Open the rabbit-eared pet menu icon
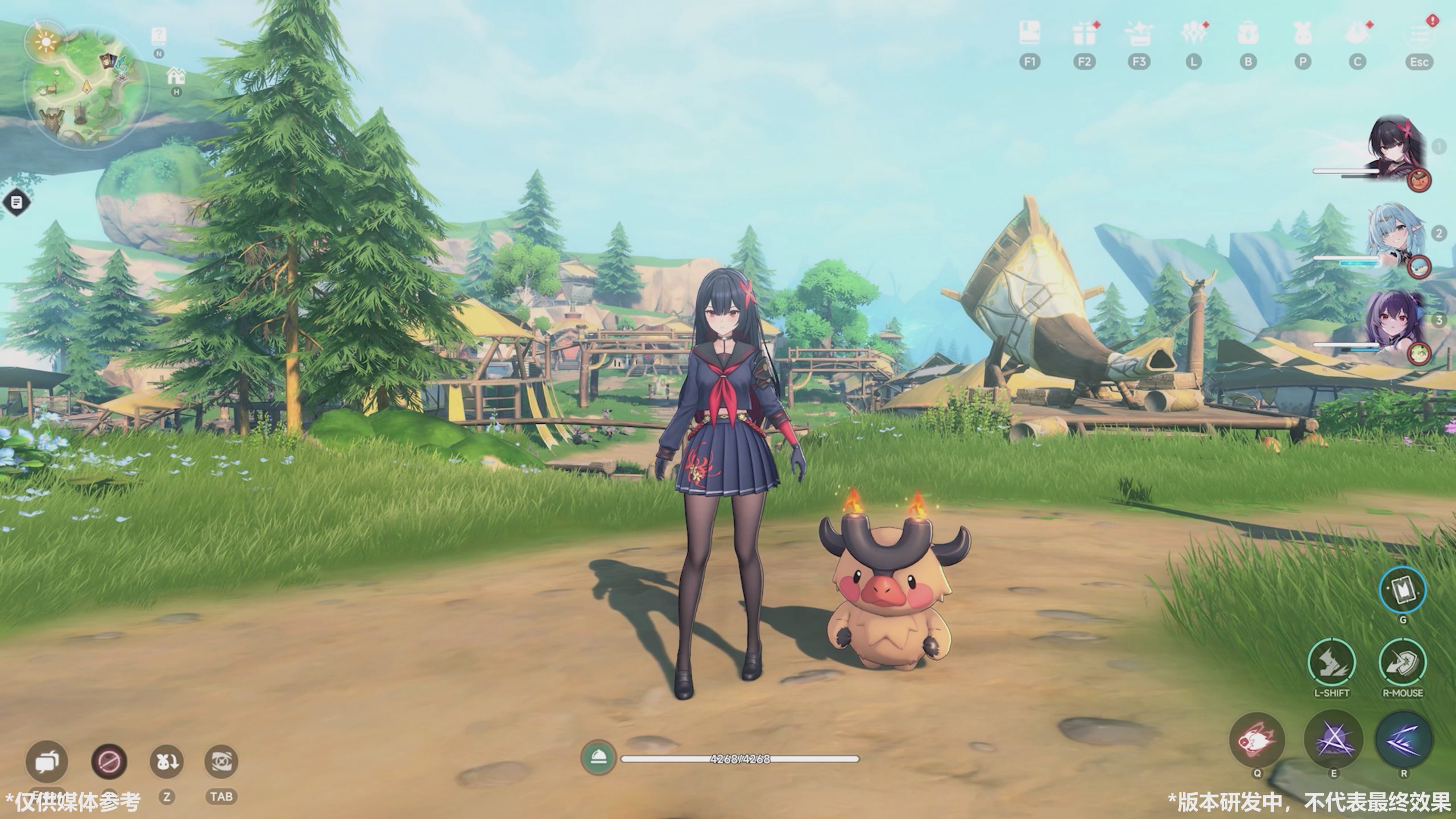This screenshot has width=1456, height=819. [x=1302, y=35]
